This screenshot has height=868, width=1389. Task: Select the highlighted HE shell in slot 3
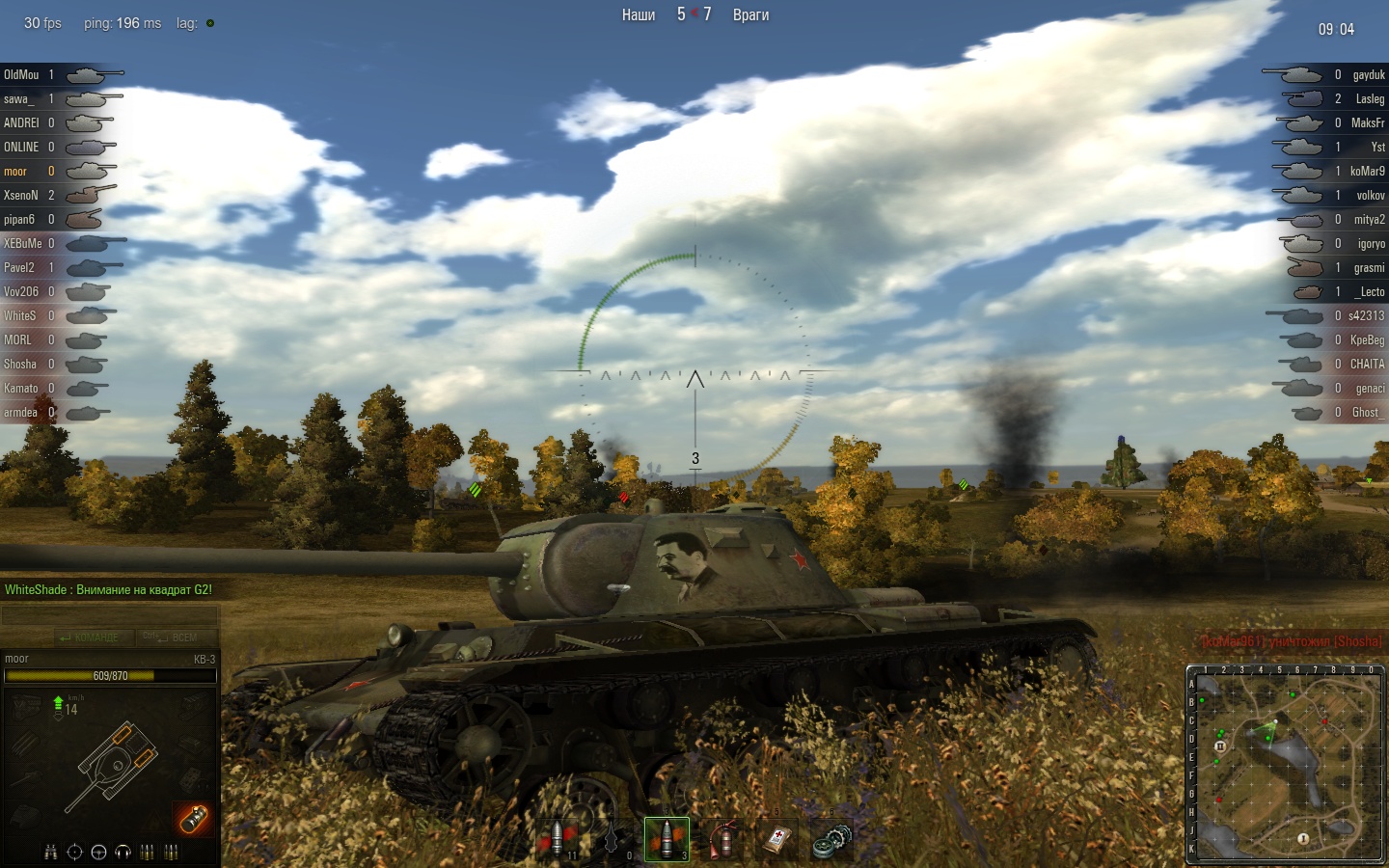pos(666,837)
